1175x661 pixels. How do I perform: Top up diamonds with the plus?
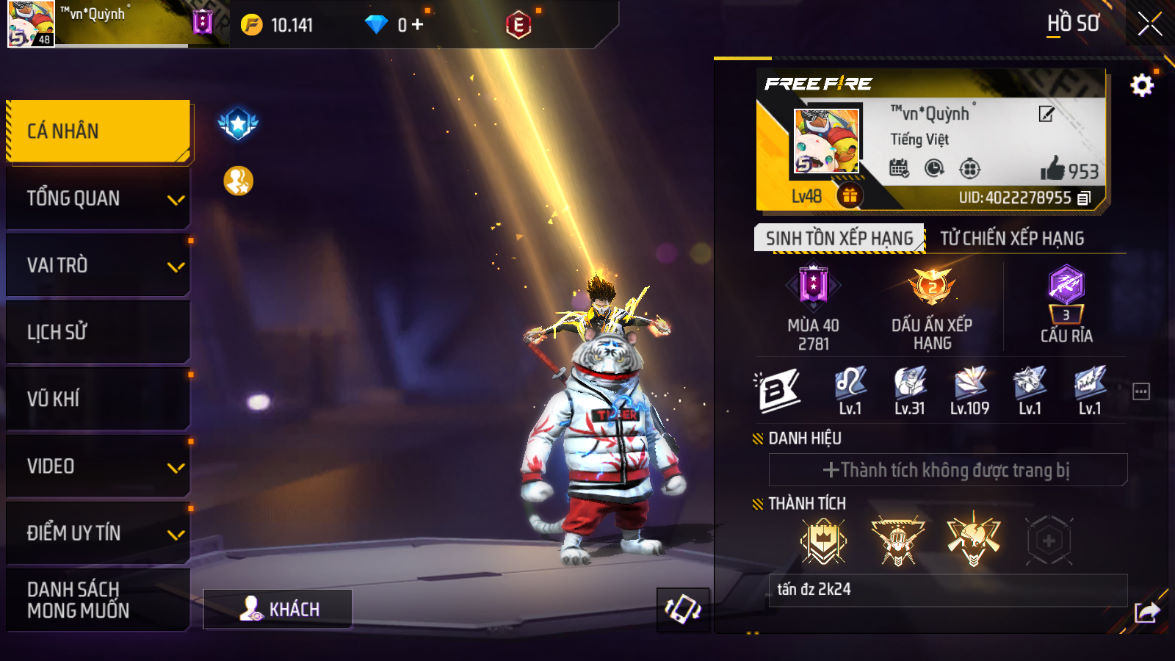tap(417, 25)
